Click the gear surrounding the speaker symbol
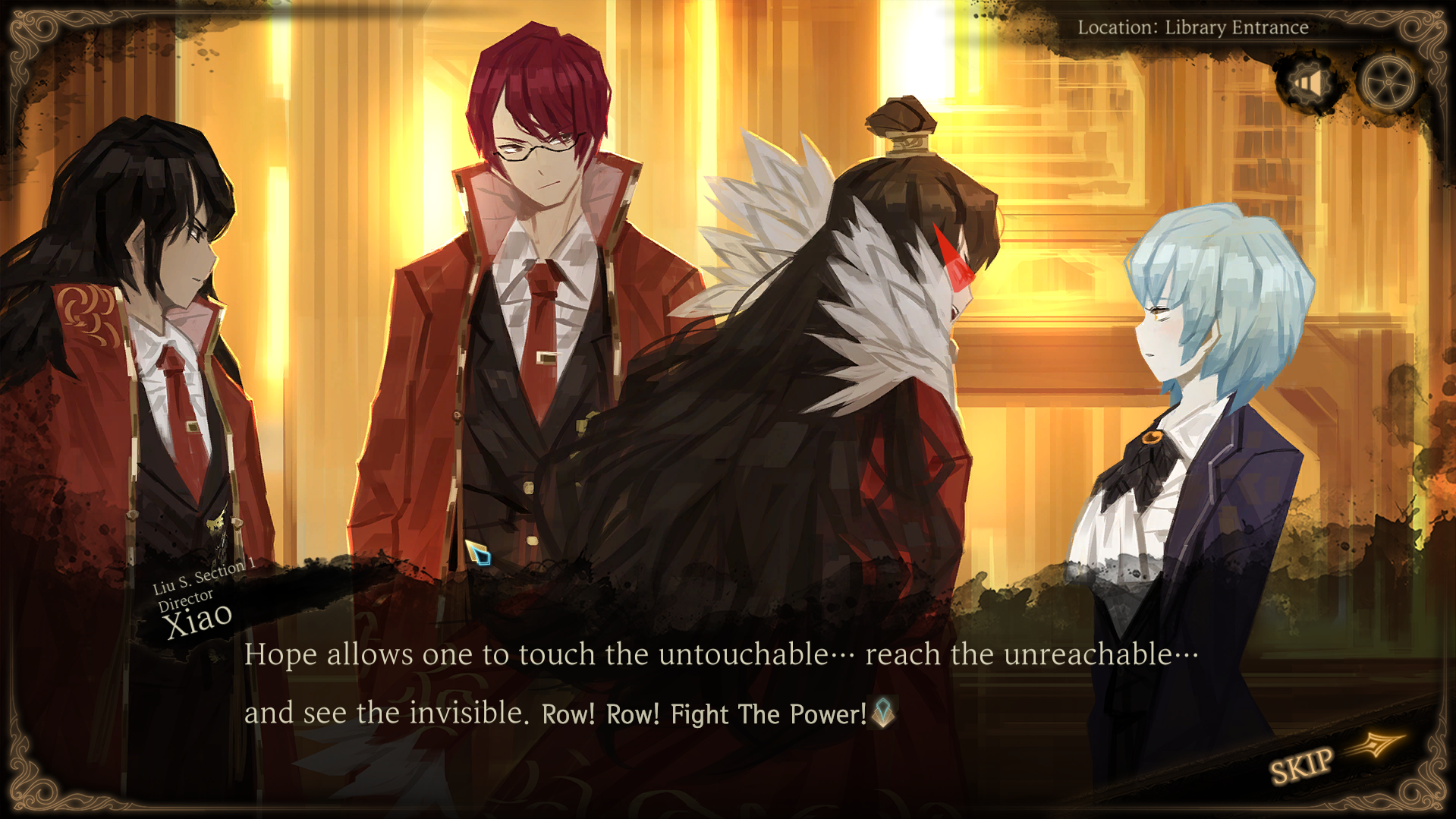Viewport: 1456px width, 819px height. [x=1307, y=81]
